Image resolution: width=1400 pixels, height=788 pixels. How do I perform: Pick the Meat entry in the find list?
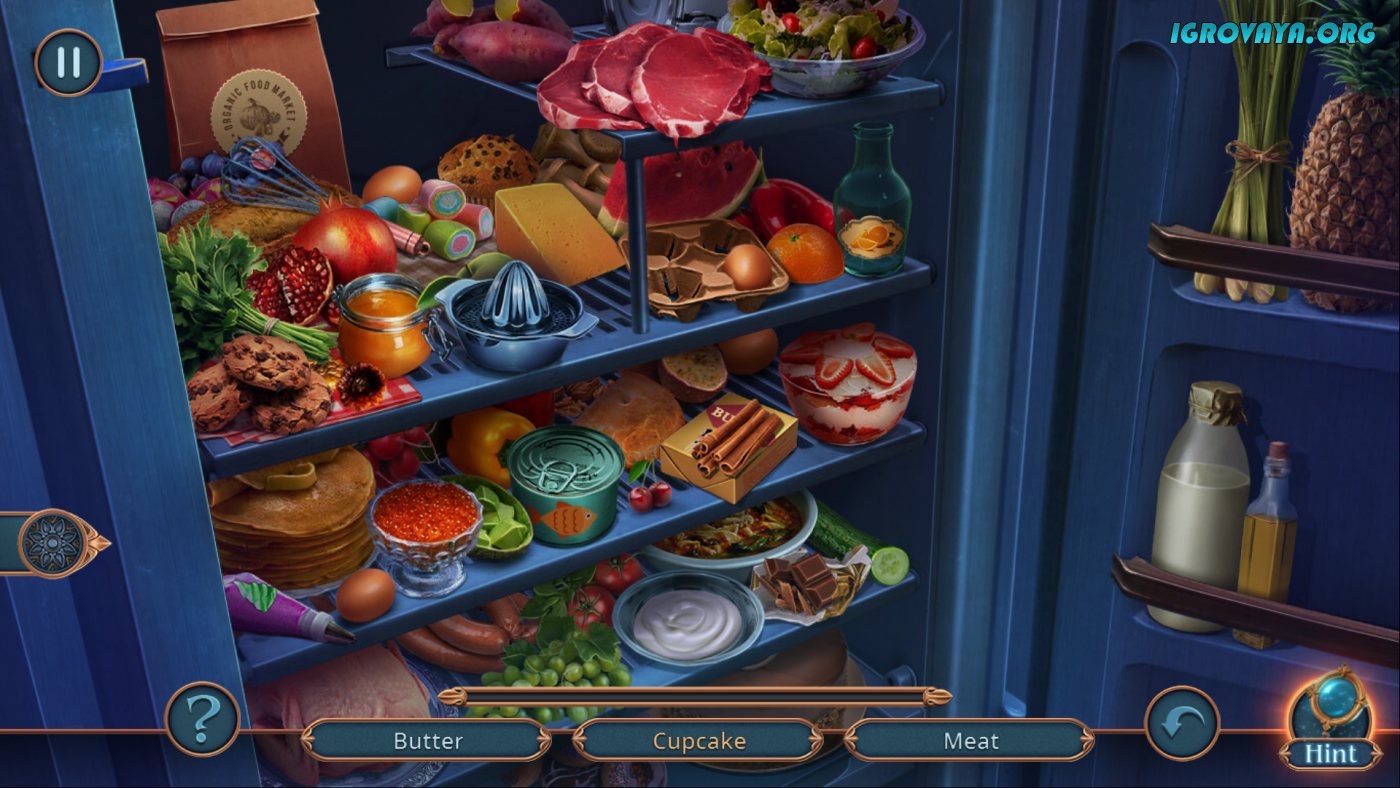[x=970, y=741]
